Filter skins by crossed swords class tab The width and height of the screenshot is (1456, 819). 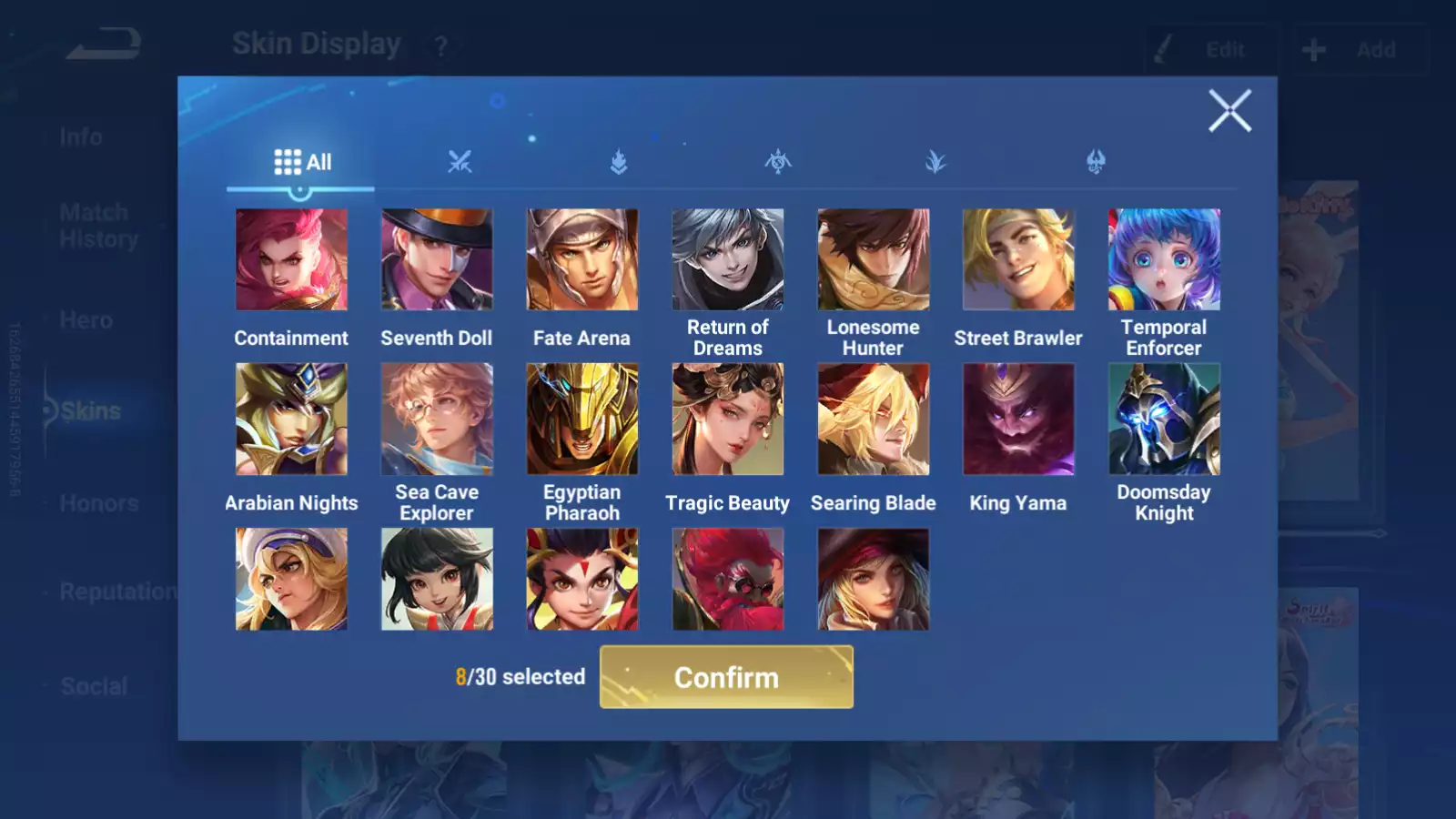[460, 163]
